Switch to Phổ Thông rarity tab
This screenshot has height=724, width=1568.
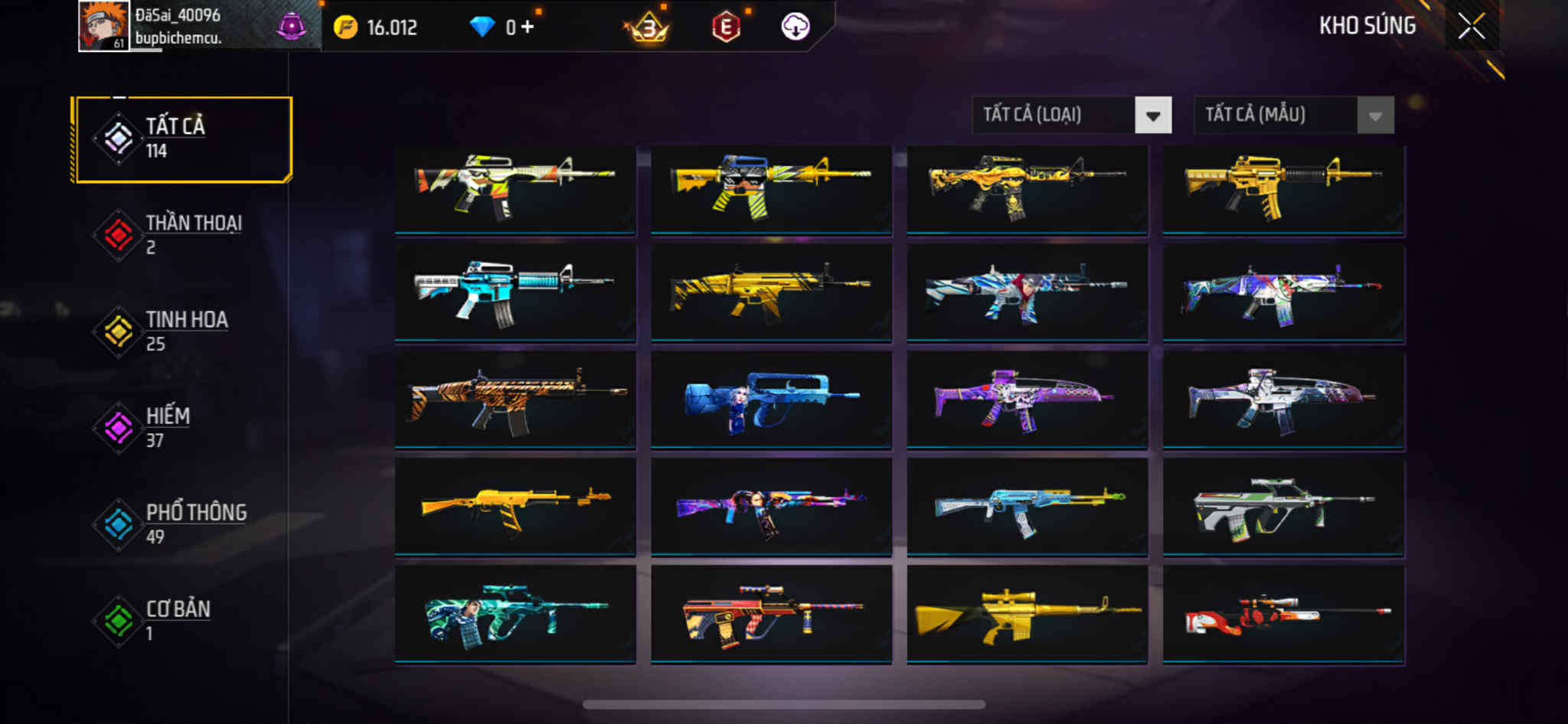[x=183, y=524]
